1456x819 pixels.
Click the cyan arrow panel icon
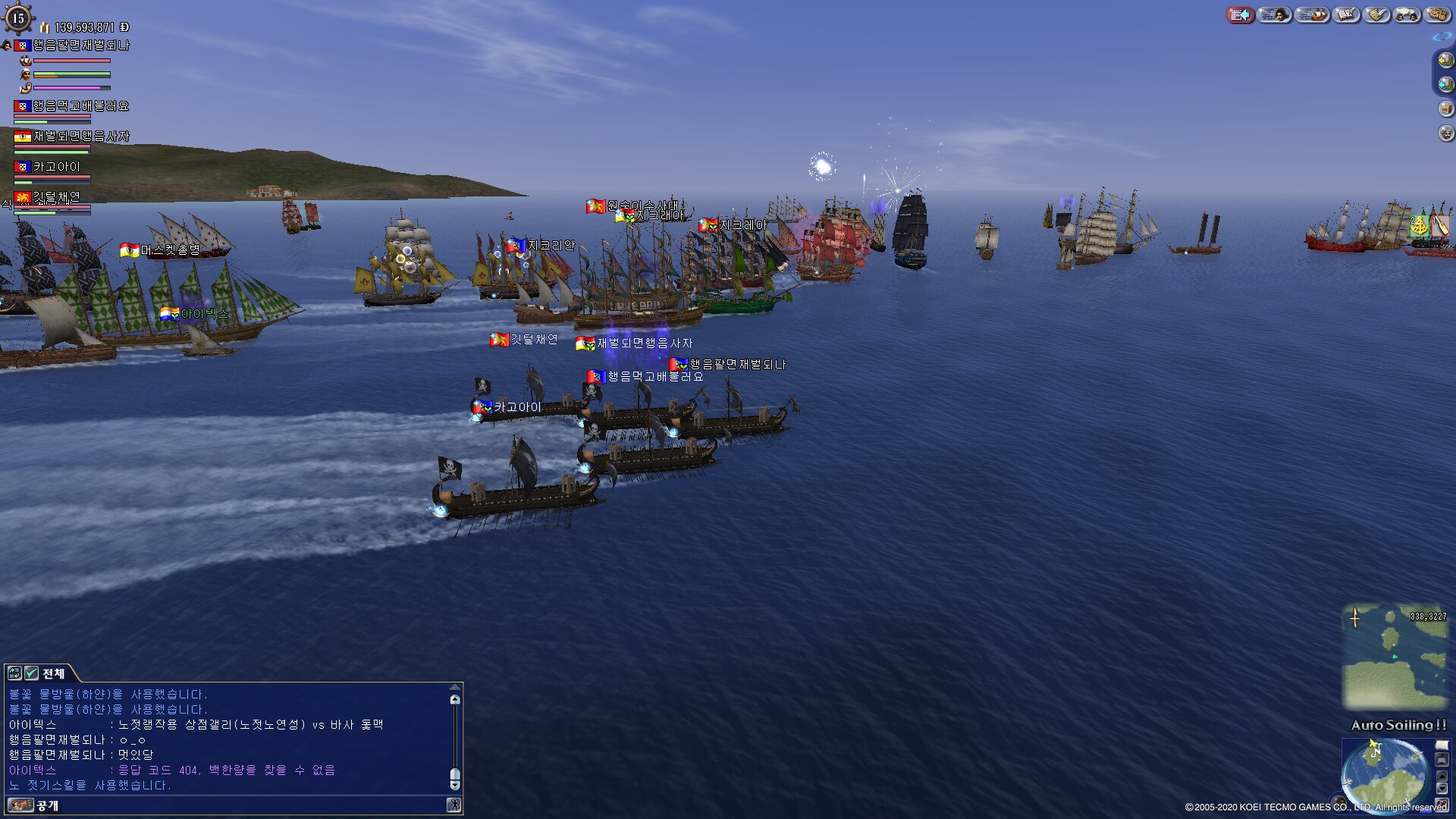pos(1445,84)
